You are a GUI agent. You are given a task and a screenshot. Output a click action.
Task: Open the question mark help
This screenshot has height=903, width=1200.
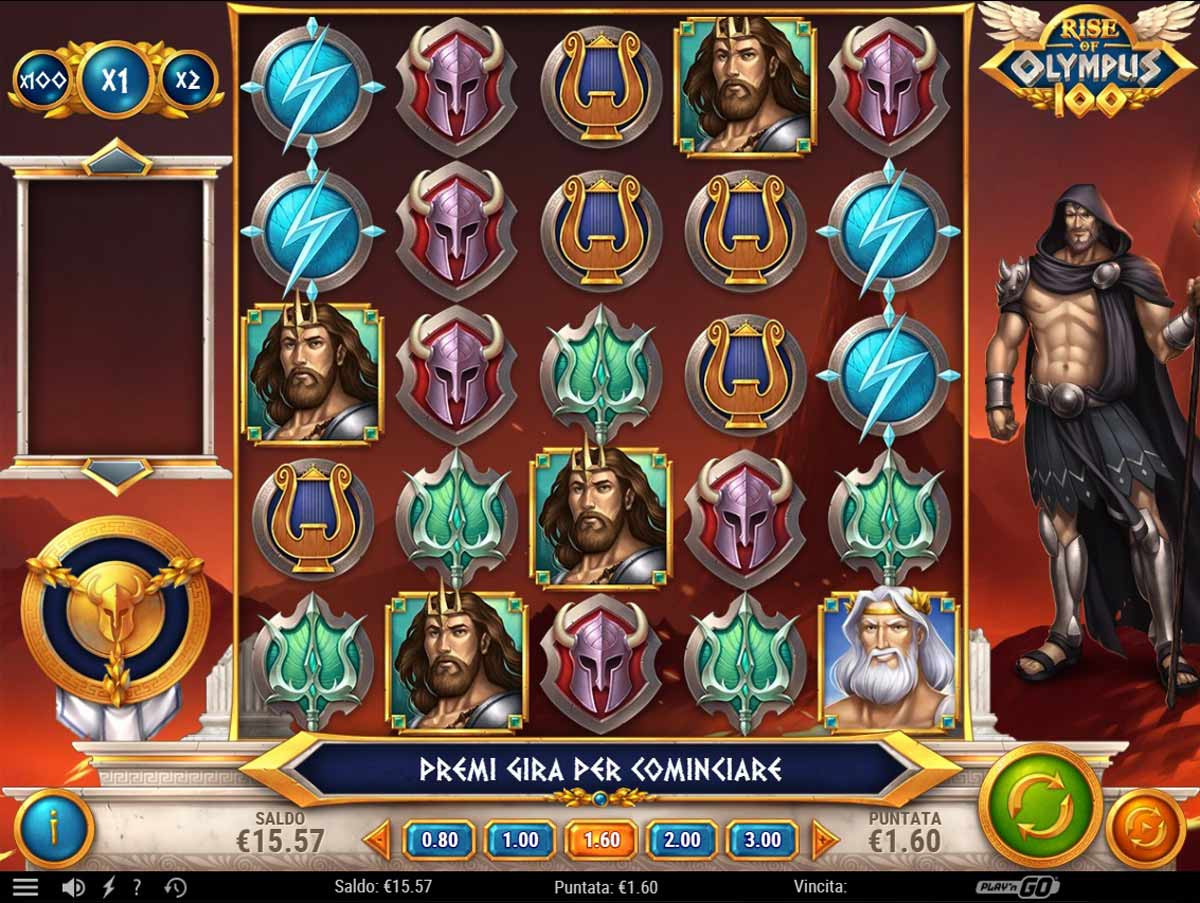[x=137, y=887]
